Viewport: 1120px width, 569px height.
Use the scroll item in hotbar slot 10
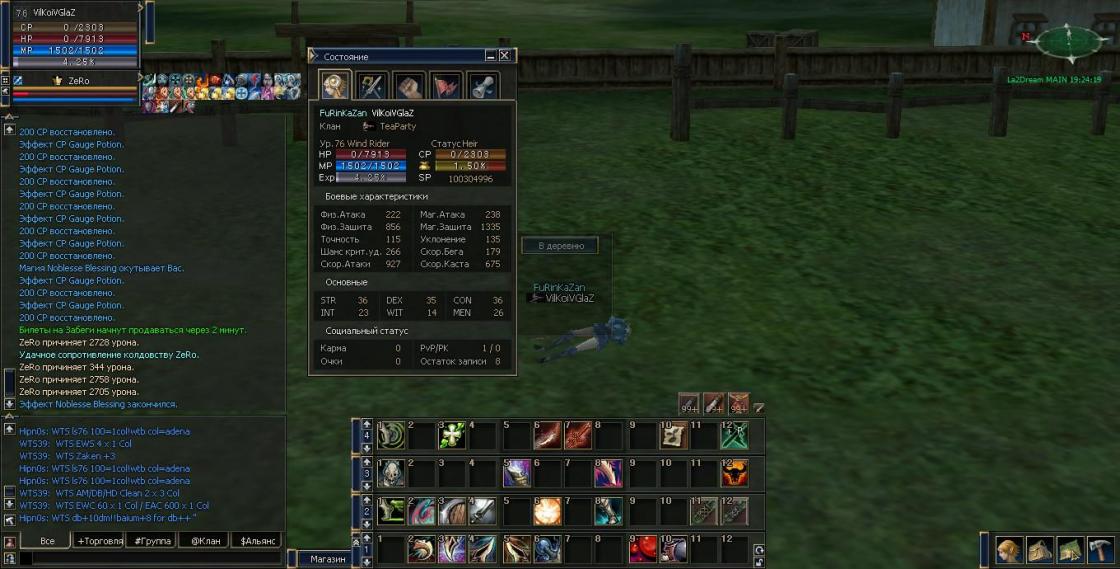673,435
